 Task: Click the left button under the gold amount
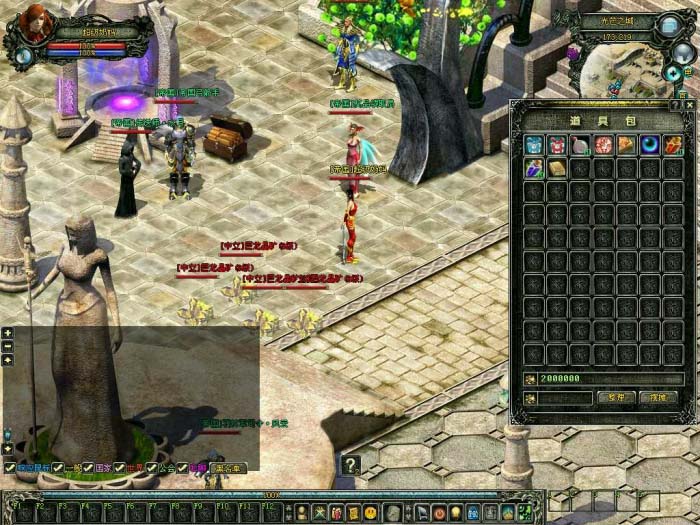(x=616, y=397)
